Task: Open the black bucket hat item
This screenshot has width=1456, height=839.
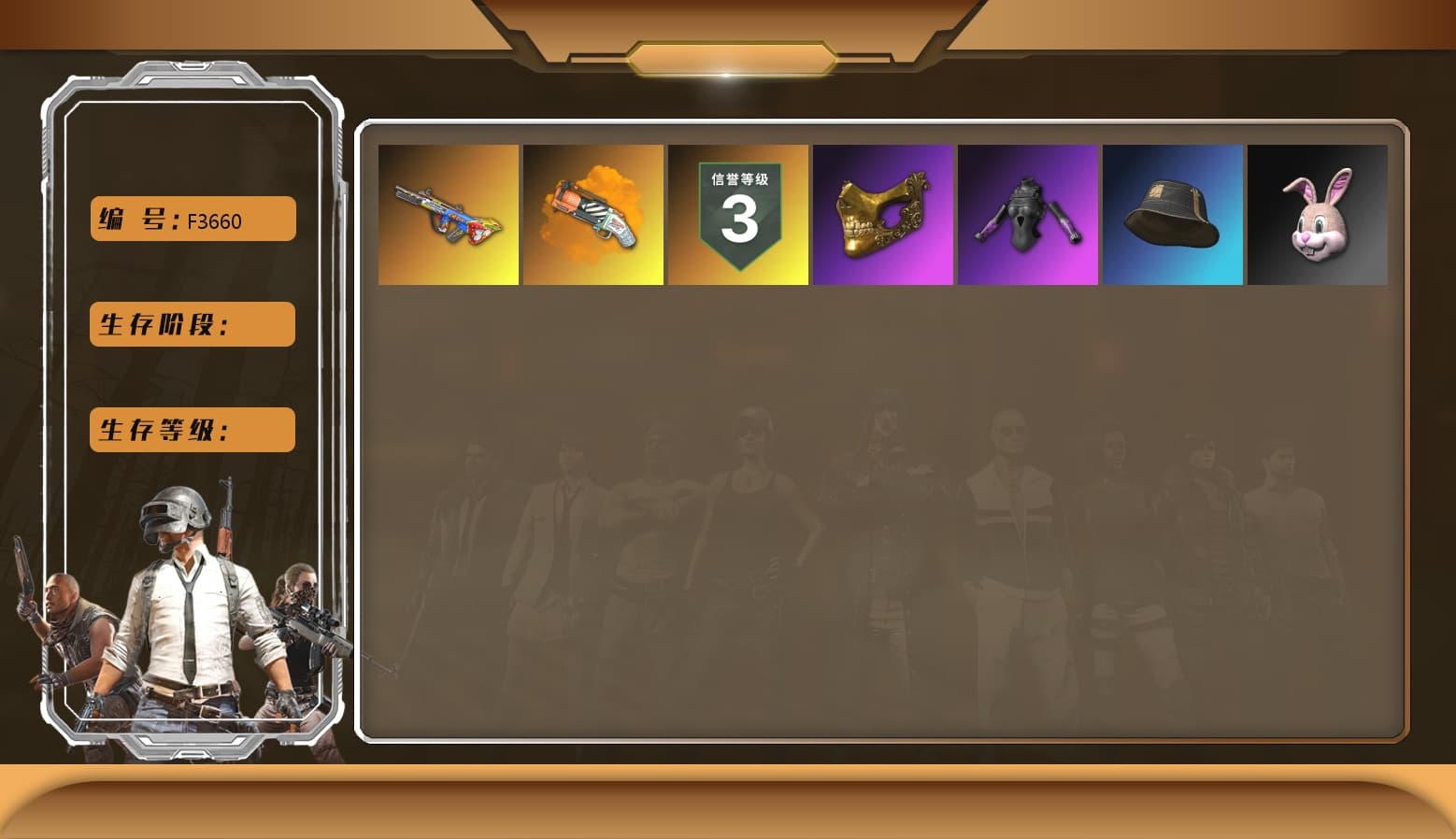Action: click(x=1173, y=214)
